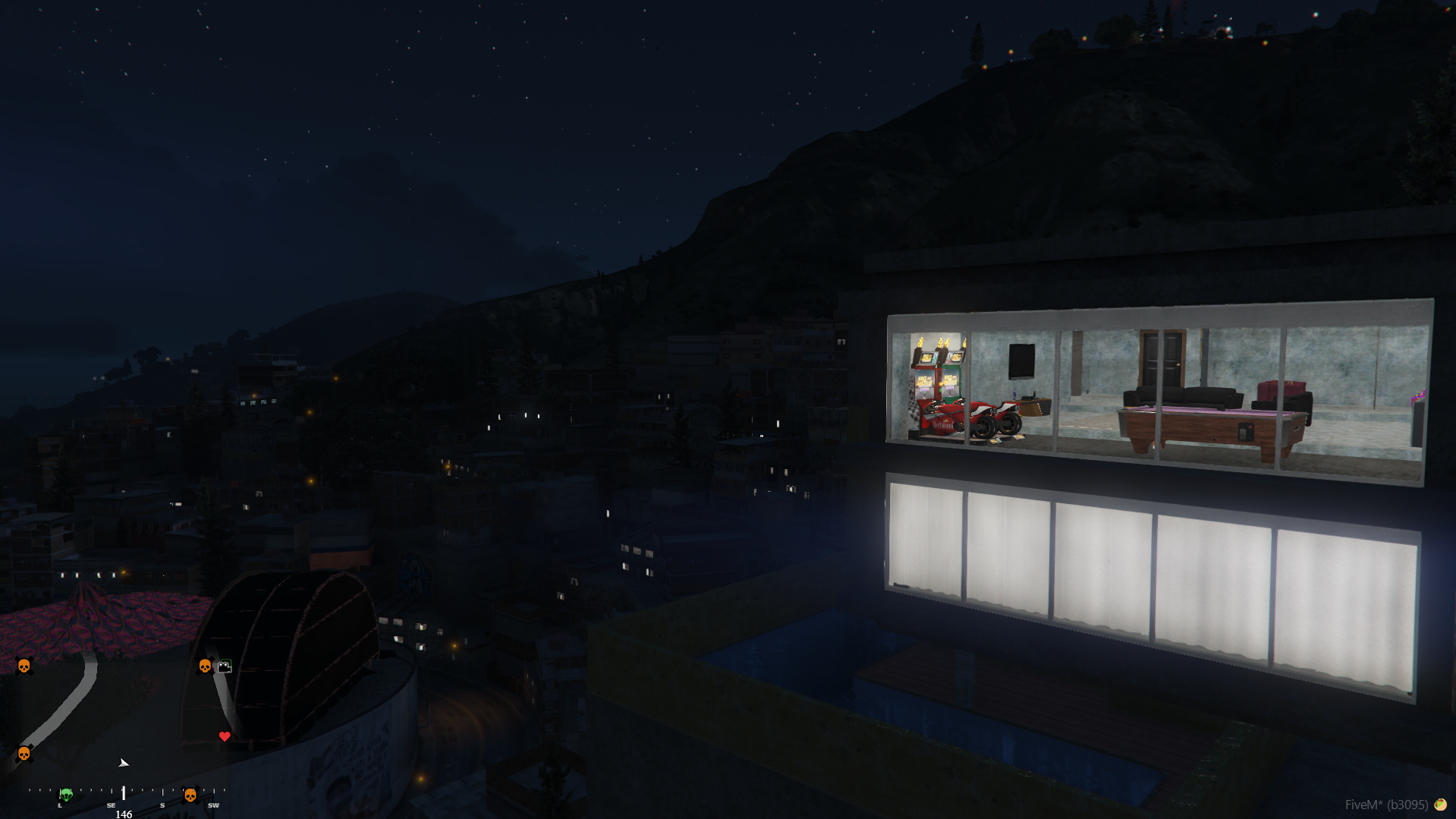The image size is (1456, 819).
Task: Click the skull marker beside the camera blip
Action: pos(205,666)
